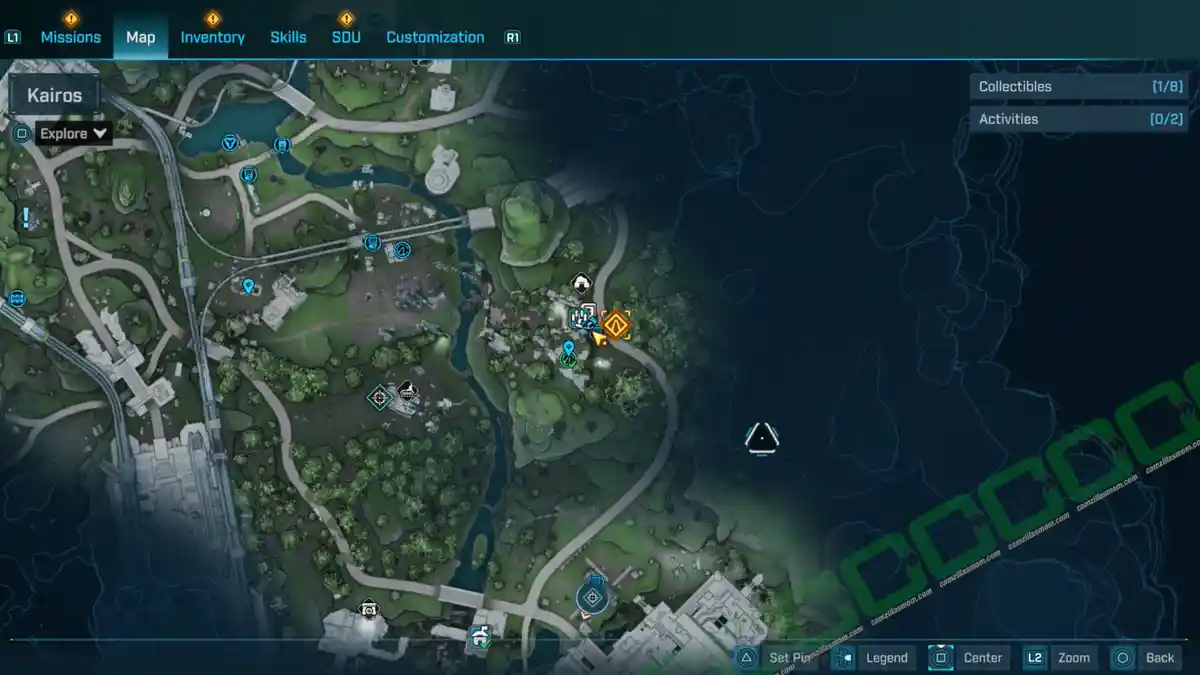Expand the Explore dropdown under Kairos

coord(73,133)
